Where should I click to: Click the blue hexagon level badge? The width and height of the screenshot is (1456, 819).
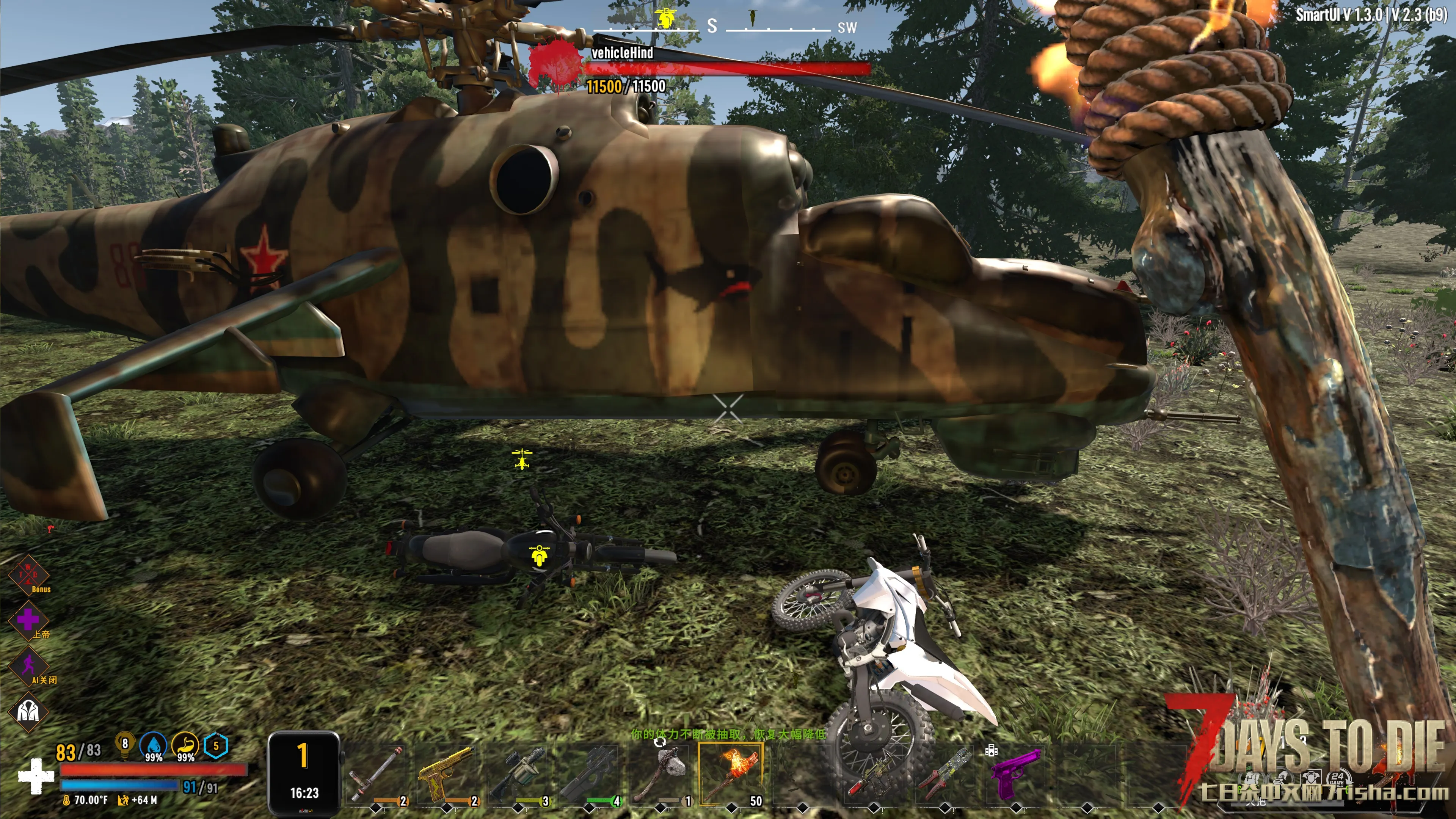point(215,745)
